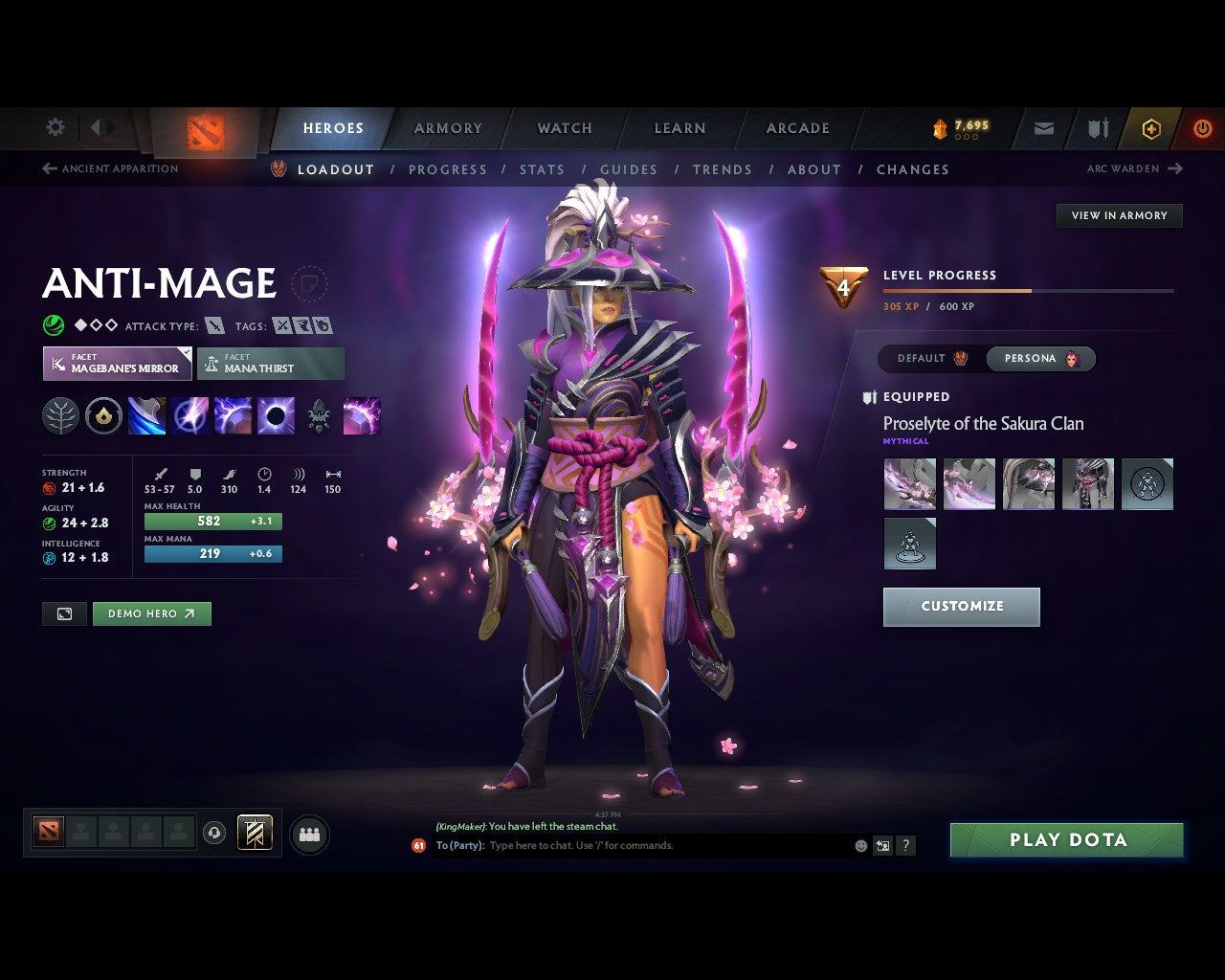The image size is (1225, 980).
Task: Quit the game with the power icon
Action: [1202, 128]
